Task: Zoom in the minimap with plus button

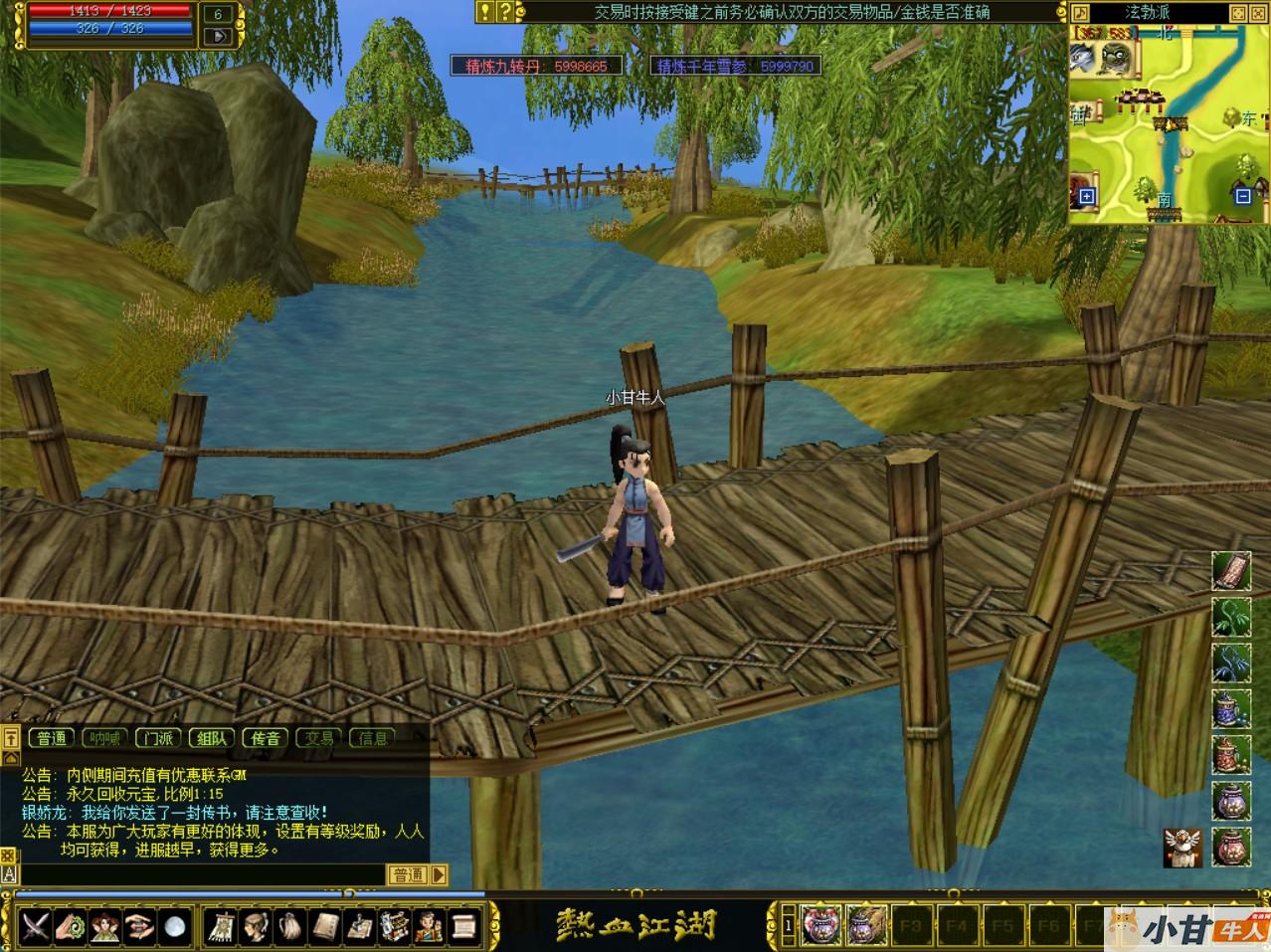Action: pyautogui.click(x=1087, y=197)
